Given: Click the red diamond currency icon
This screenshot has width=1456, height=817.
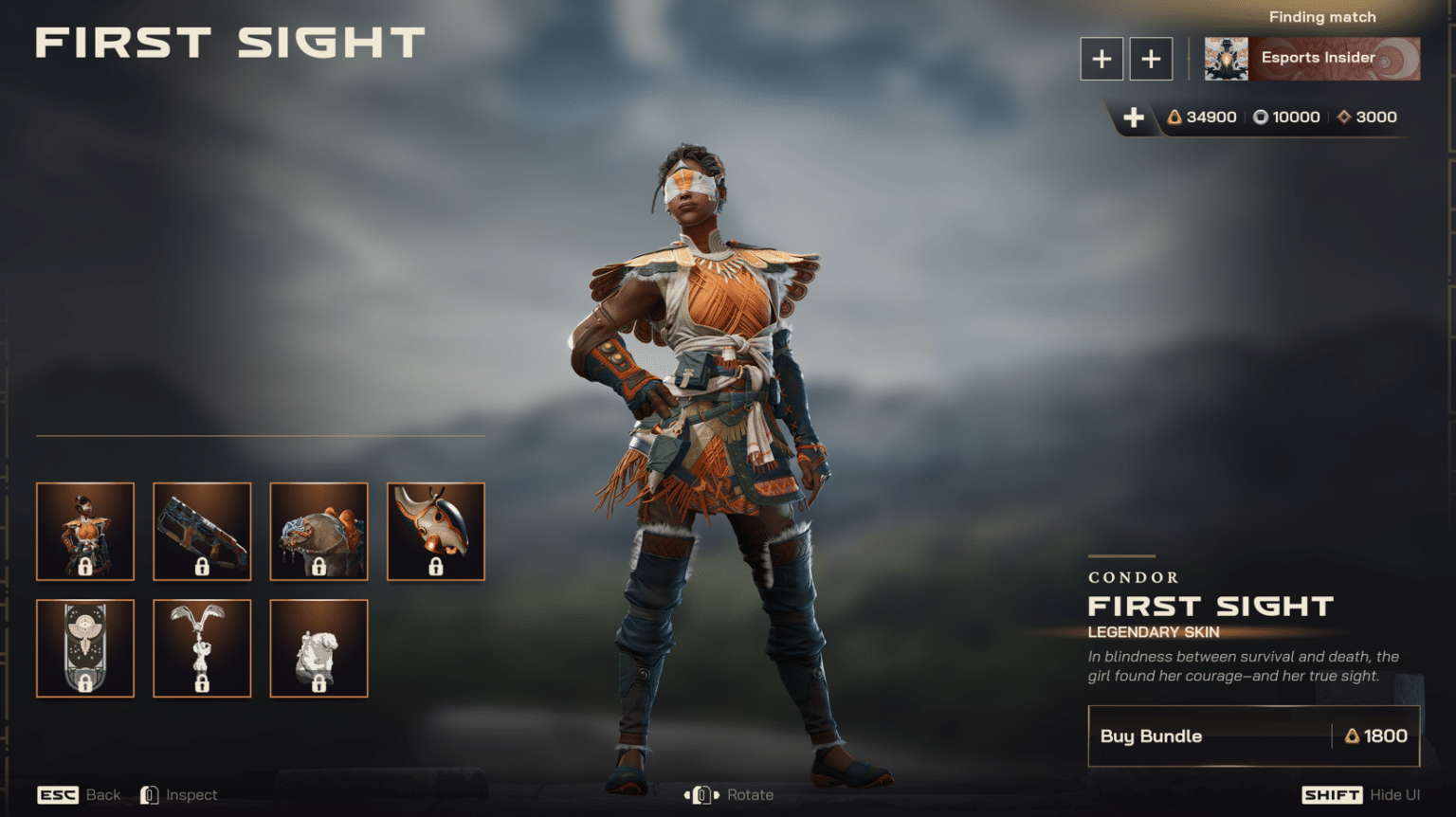Looking at the screenshot, I should pyautogui.click(x=1343, y=117).
